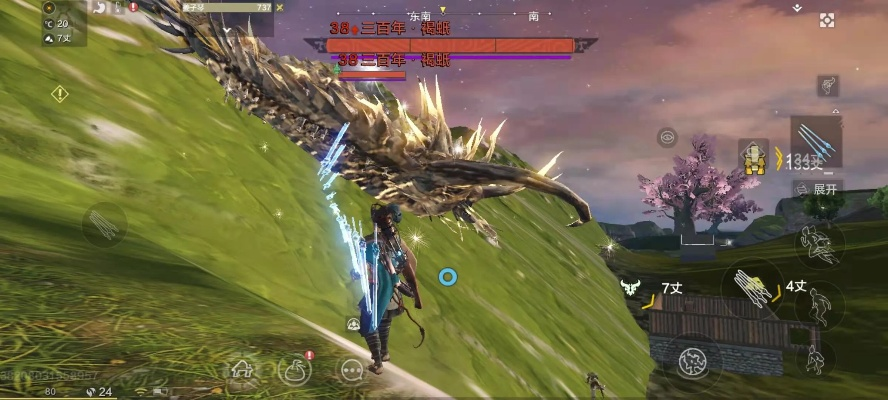Screen dimensions: 888x400
Task: Tap the winged beast tracker icon
Action: (x=630, y=288)
